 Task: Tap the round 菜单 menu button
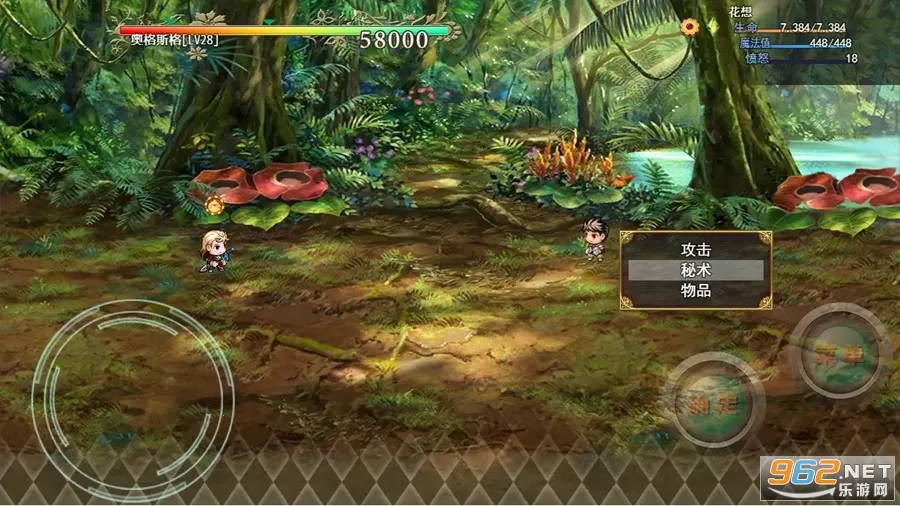[x=840, y=352]
